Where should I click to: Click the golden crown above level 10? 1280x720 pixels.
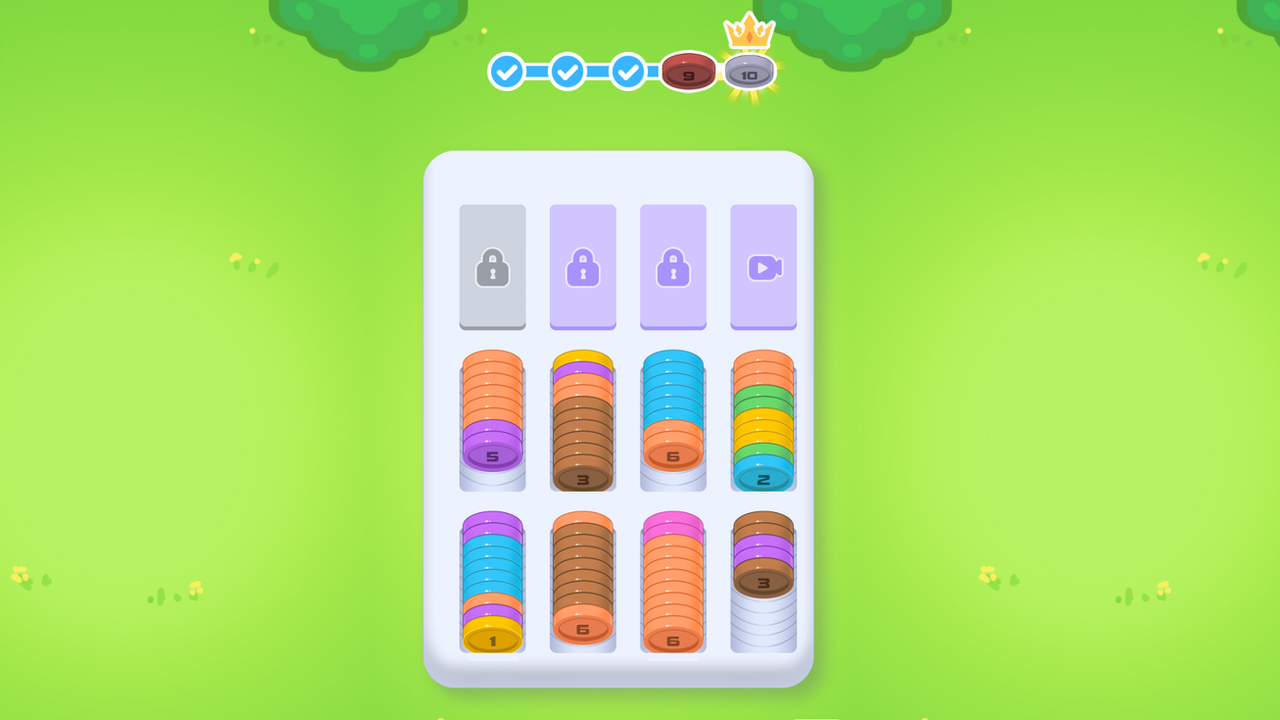point(750,32)
